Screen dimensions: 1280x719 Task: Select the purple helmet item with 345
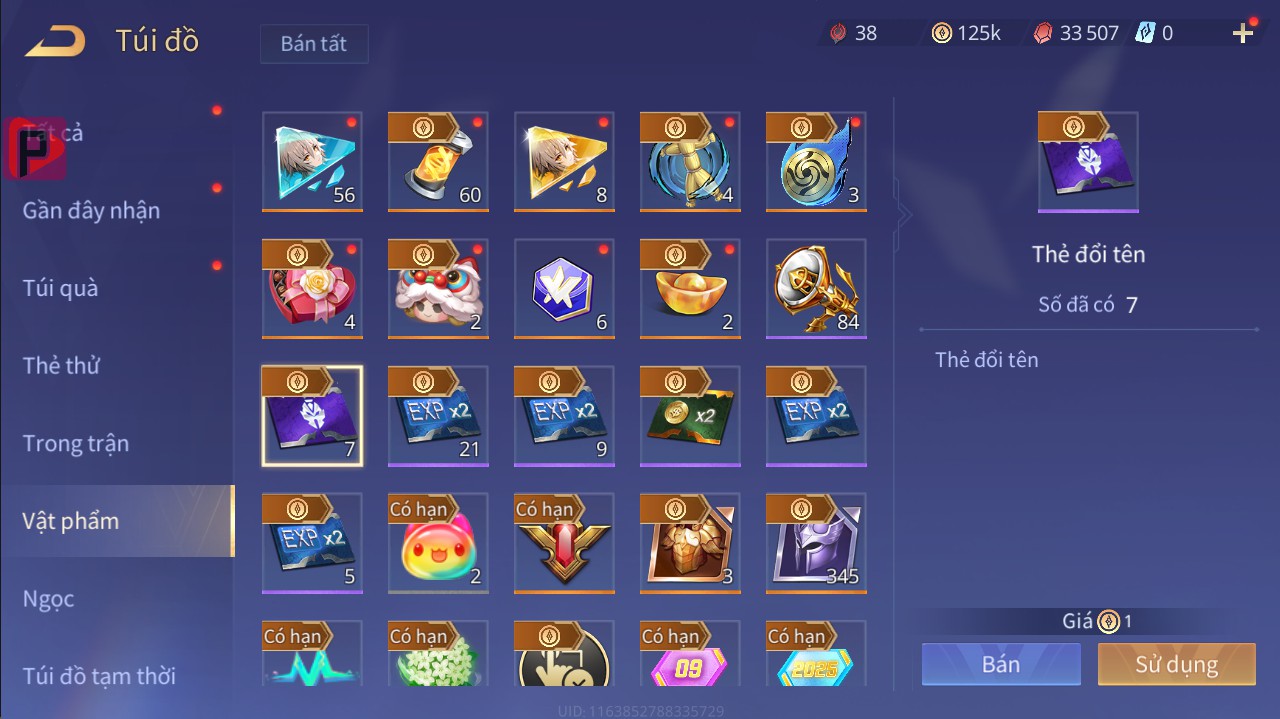(816, 543)
